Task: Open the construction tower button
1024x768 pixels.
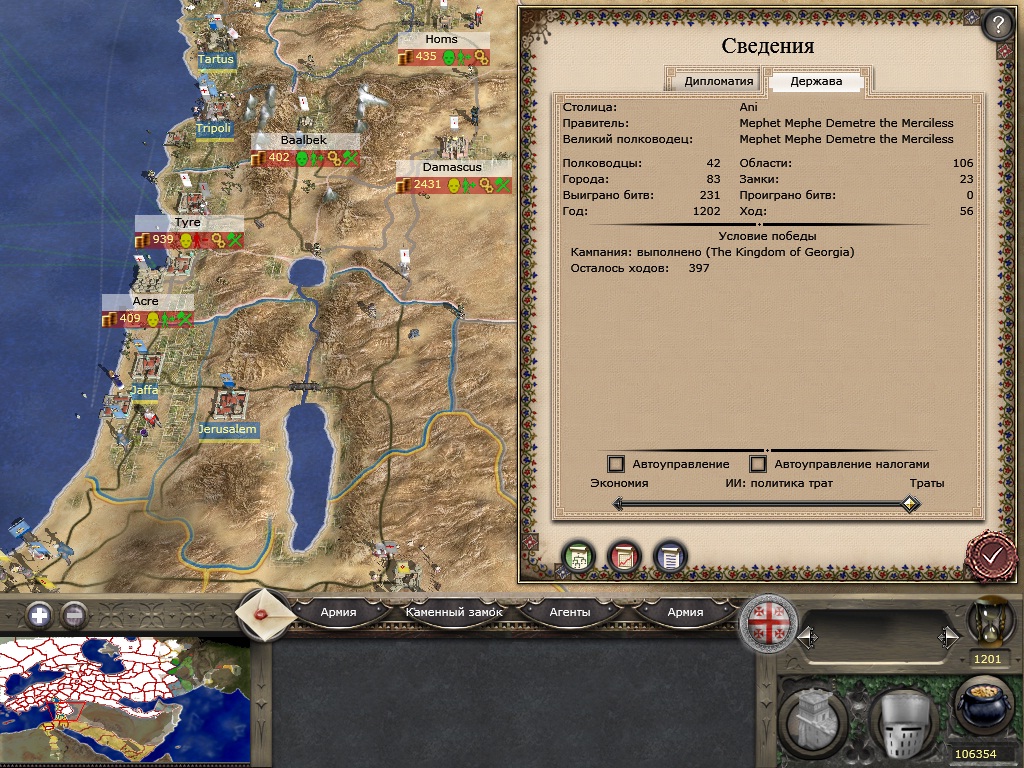Action: [813, 719]
